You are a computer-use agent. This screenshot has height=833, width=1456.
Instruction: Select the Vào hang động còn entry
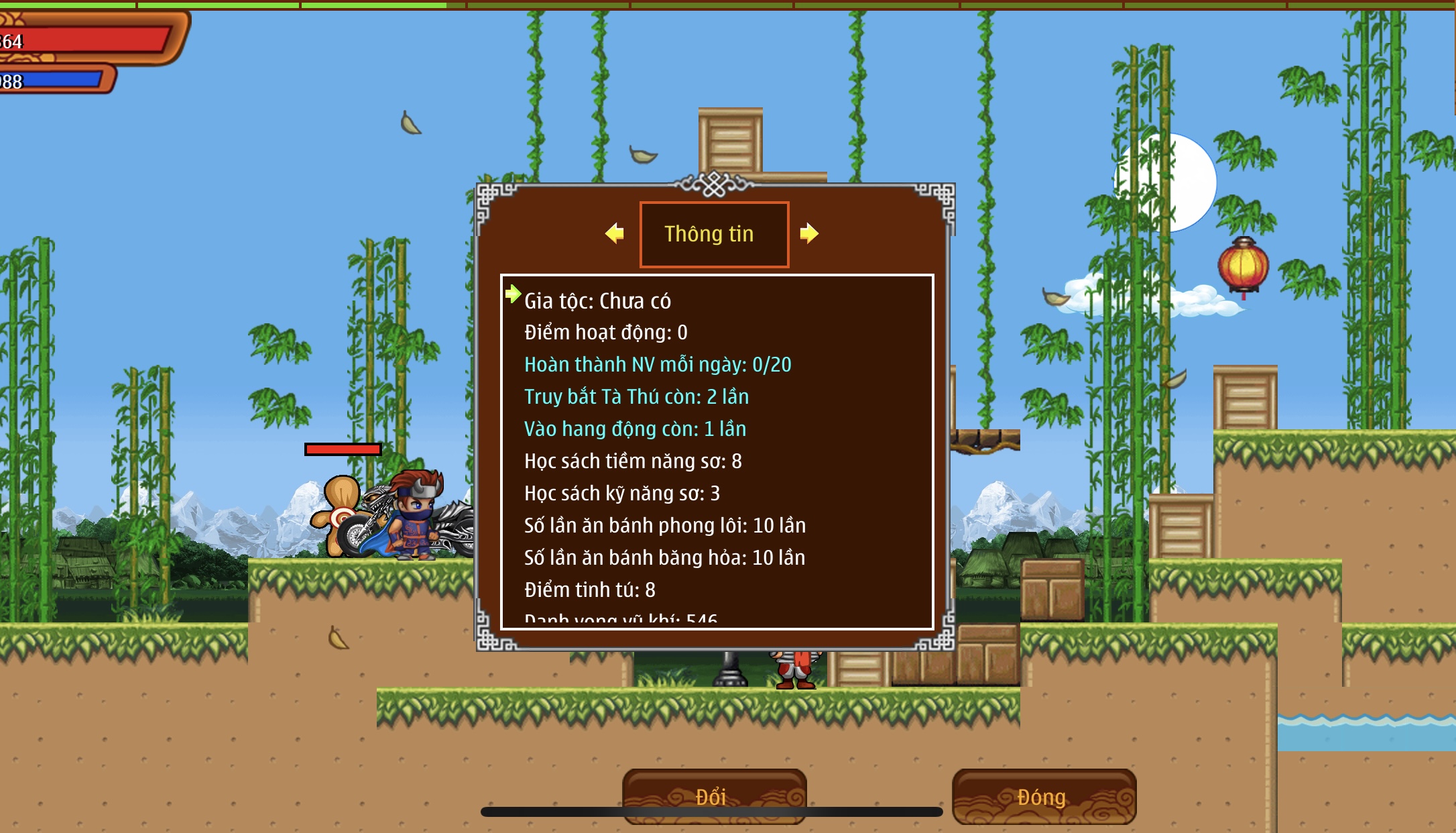(x=635, y=429)
